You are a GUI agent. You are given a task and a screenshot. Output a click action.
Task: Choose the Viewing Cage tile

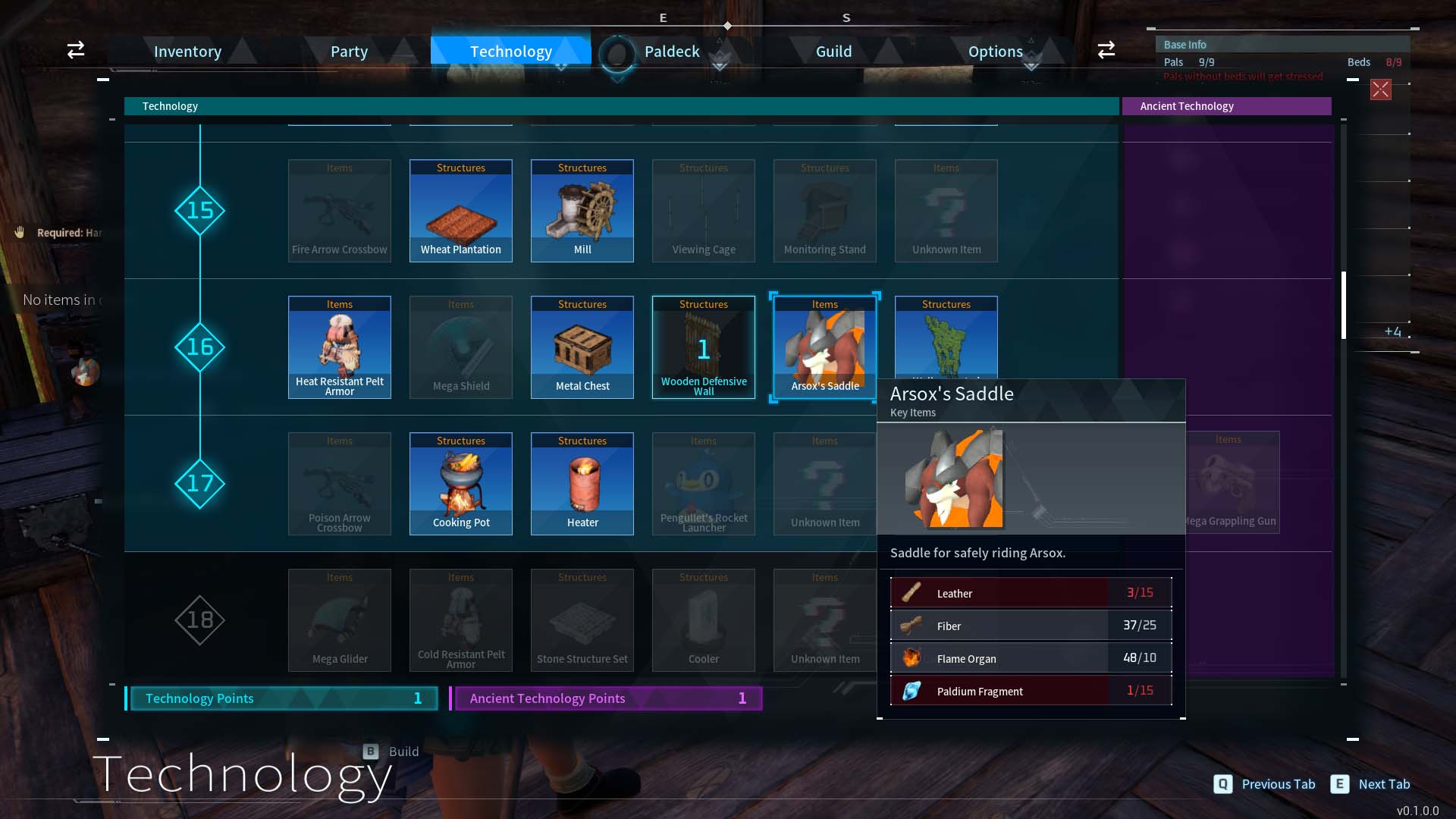pyautogui.click(x=704, y=211)
